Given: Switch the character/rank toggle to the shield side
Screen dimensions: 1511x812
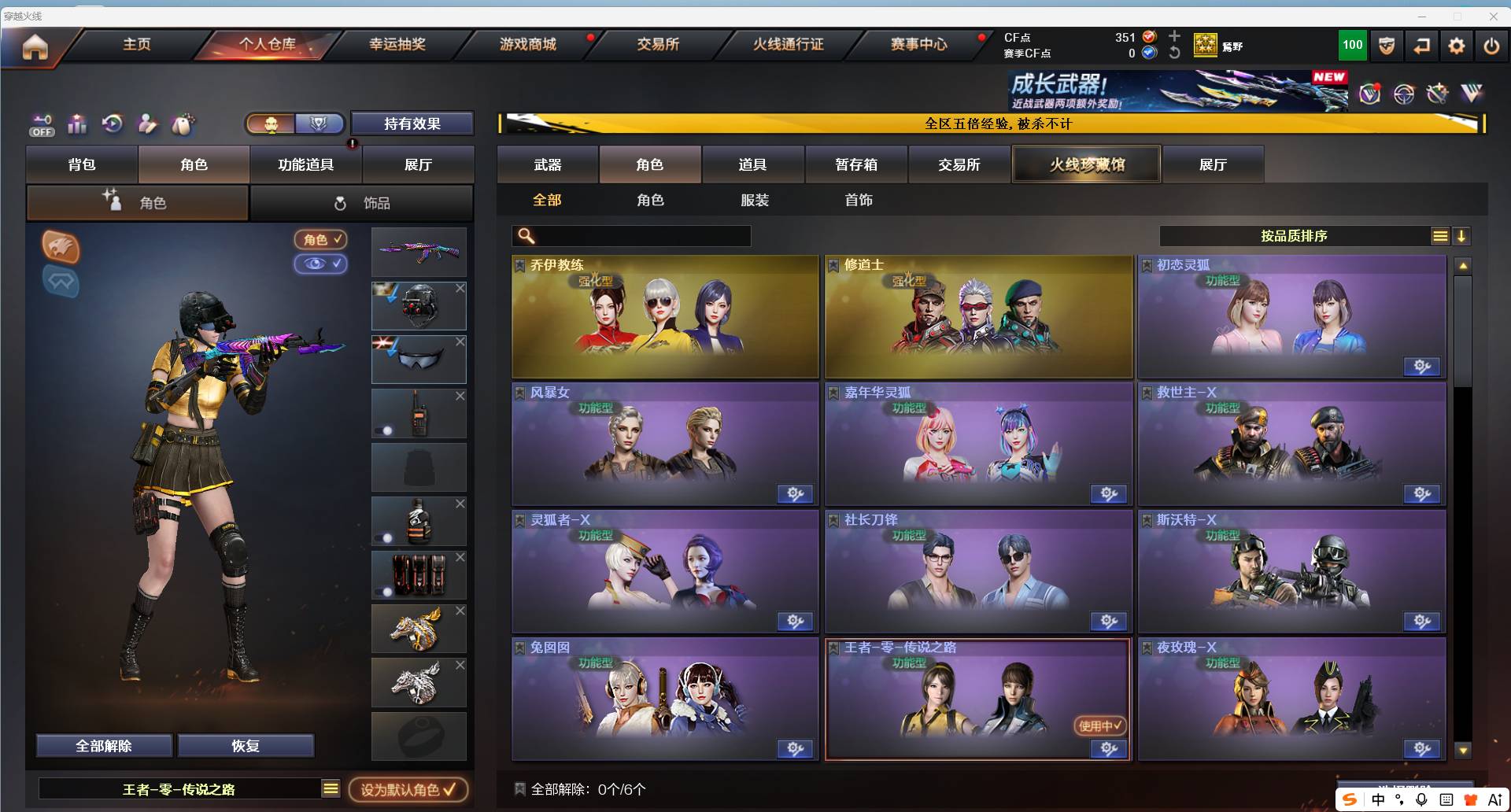Looking at the screenshot, I should tap(318, 123).
